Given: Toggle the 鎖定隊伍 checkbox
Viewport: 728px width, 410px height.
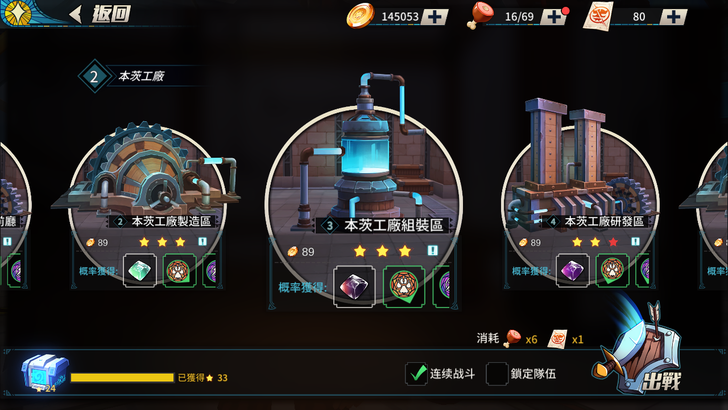Looking at the screenshot, I should (497, 374).
